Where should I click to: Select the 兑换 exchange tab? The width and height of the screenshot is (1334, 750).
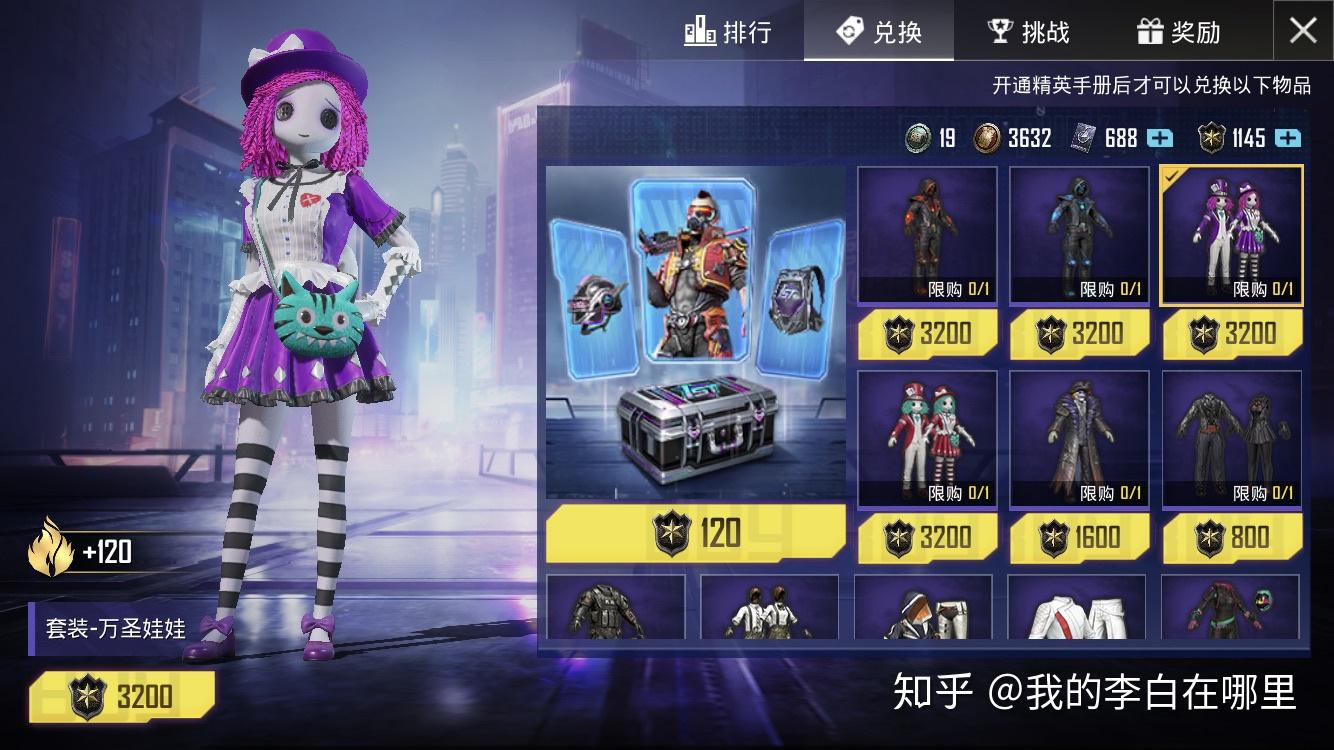(878, 32)
